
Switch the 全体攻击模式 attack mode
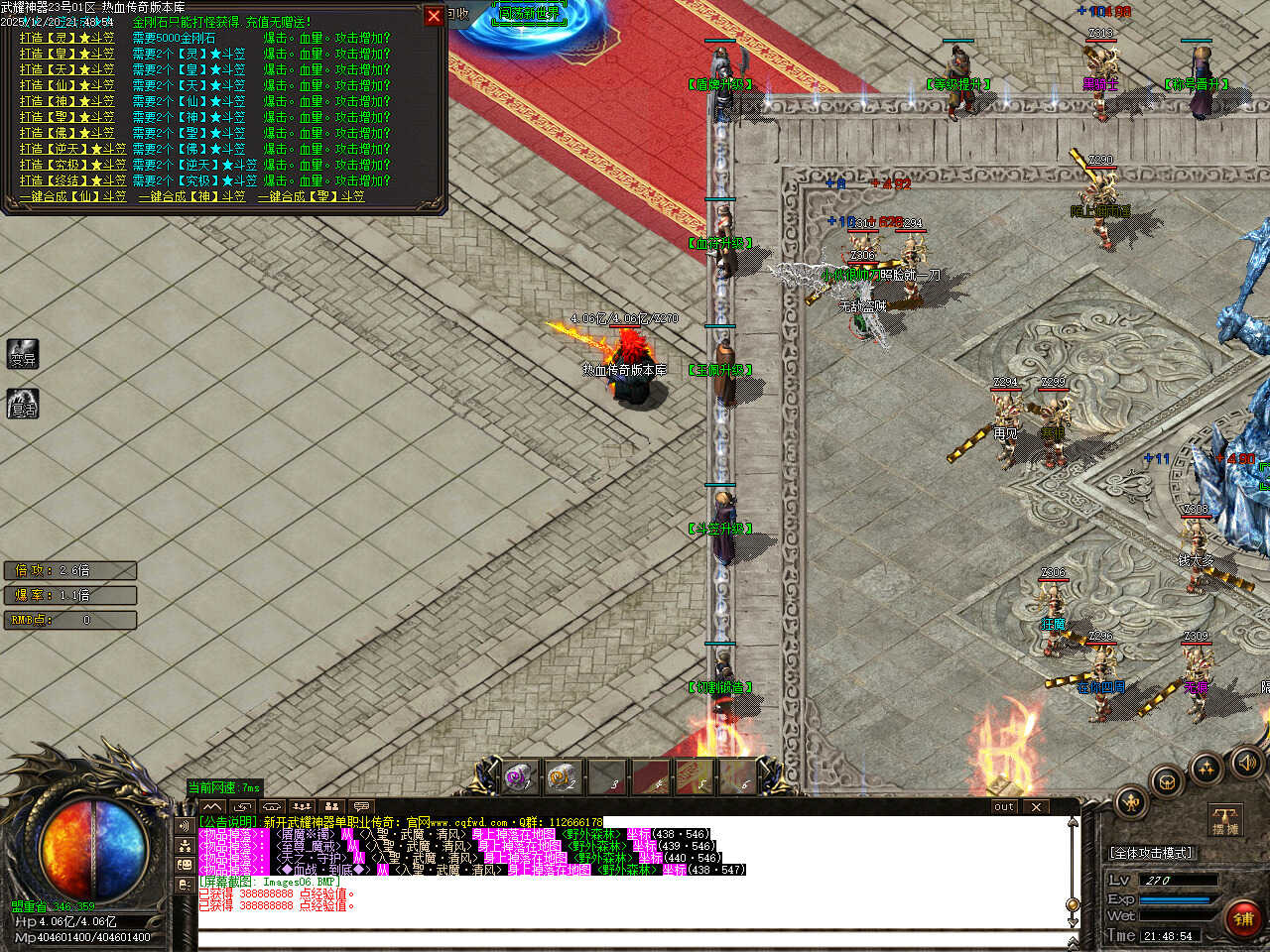pyautogui.click(x=1151, y=853)
